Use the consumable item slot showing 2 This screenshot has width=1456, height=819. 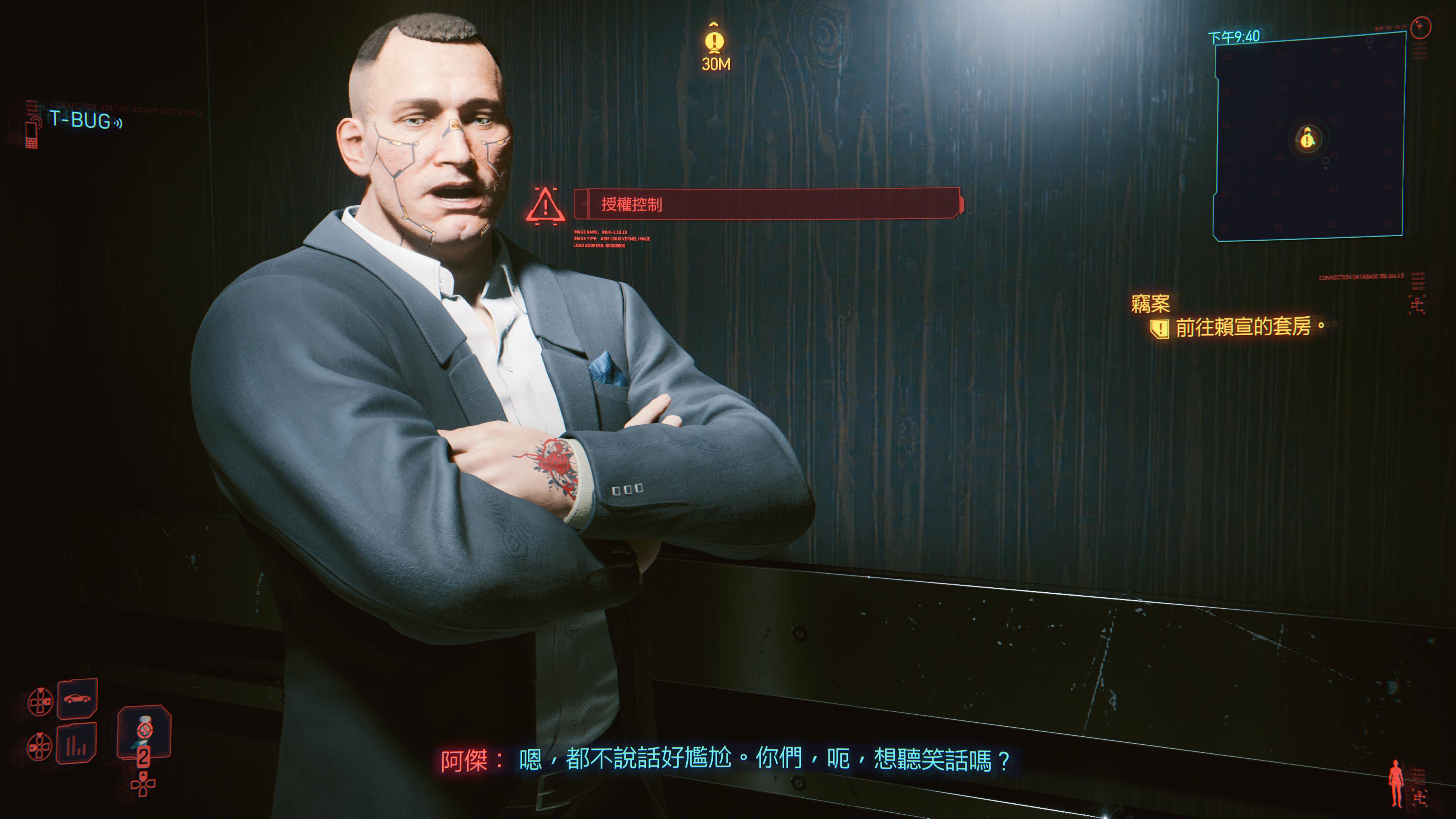click(x=144, y=733)
